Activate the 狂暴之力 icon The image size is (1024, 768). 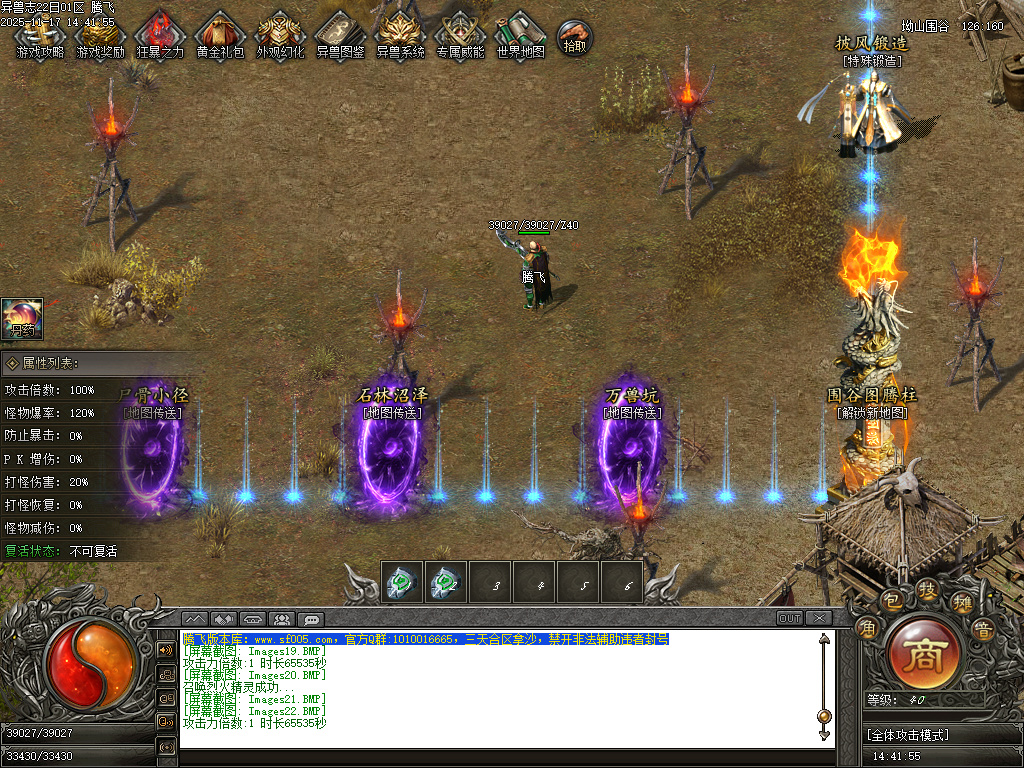[160, 35]
